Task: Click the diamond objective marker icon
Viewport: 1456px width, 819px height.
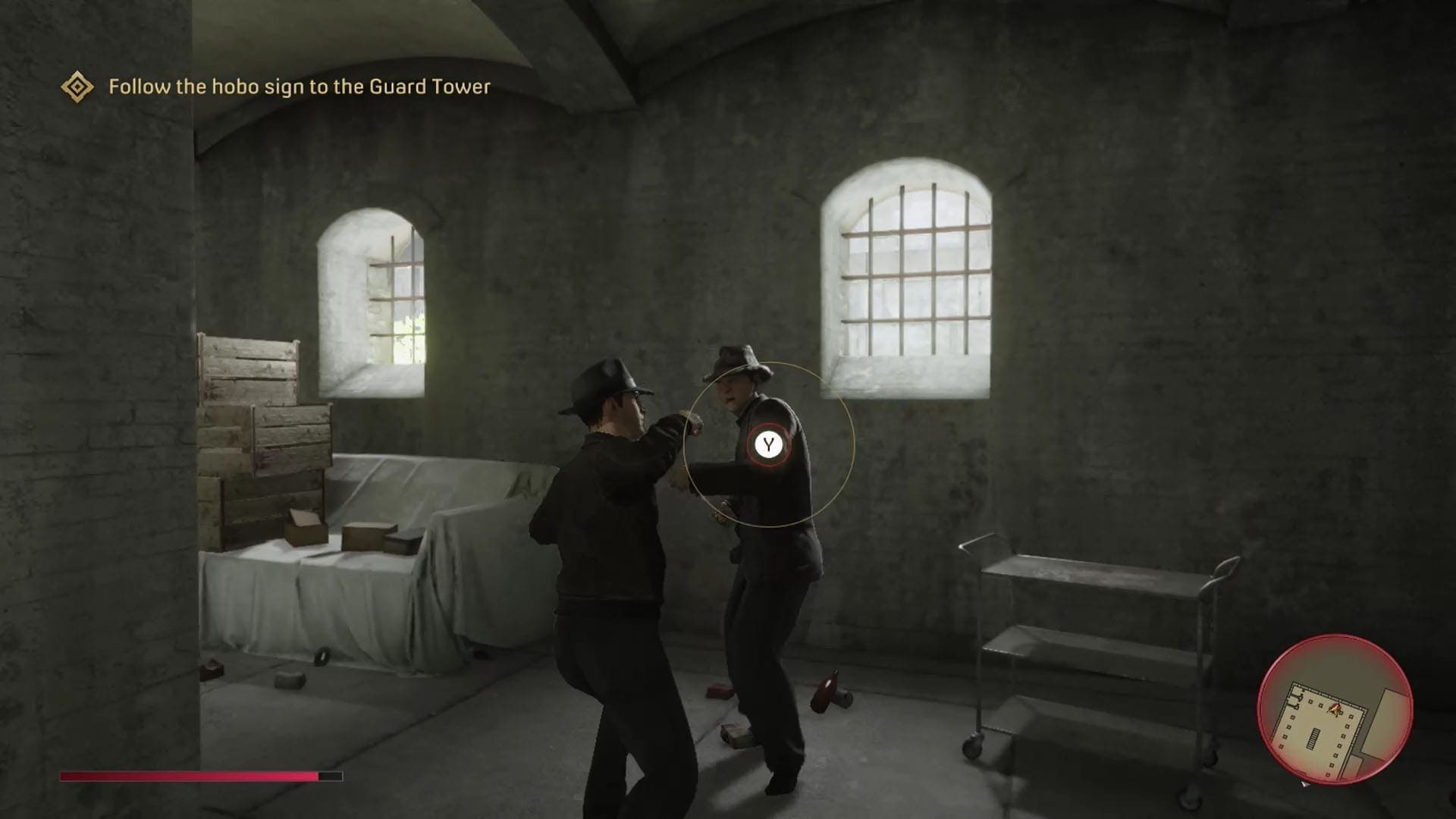Action: [x=77, y=87]
